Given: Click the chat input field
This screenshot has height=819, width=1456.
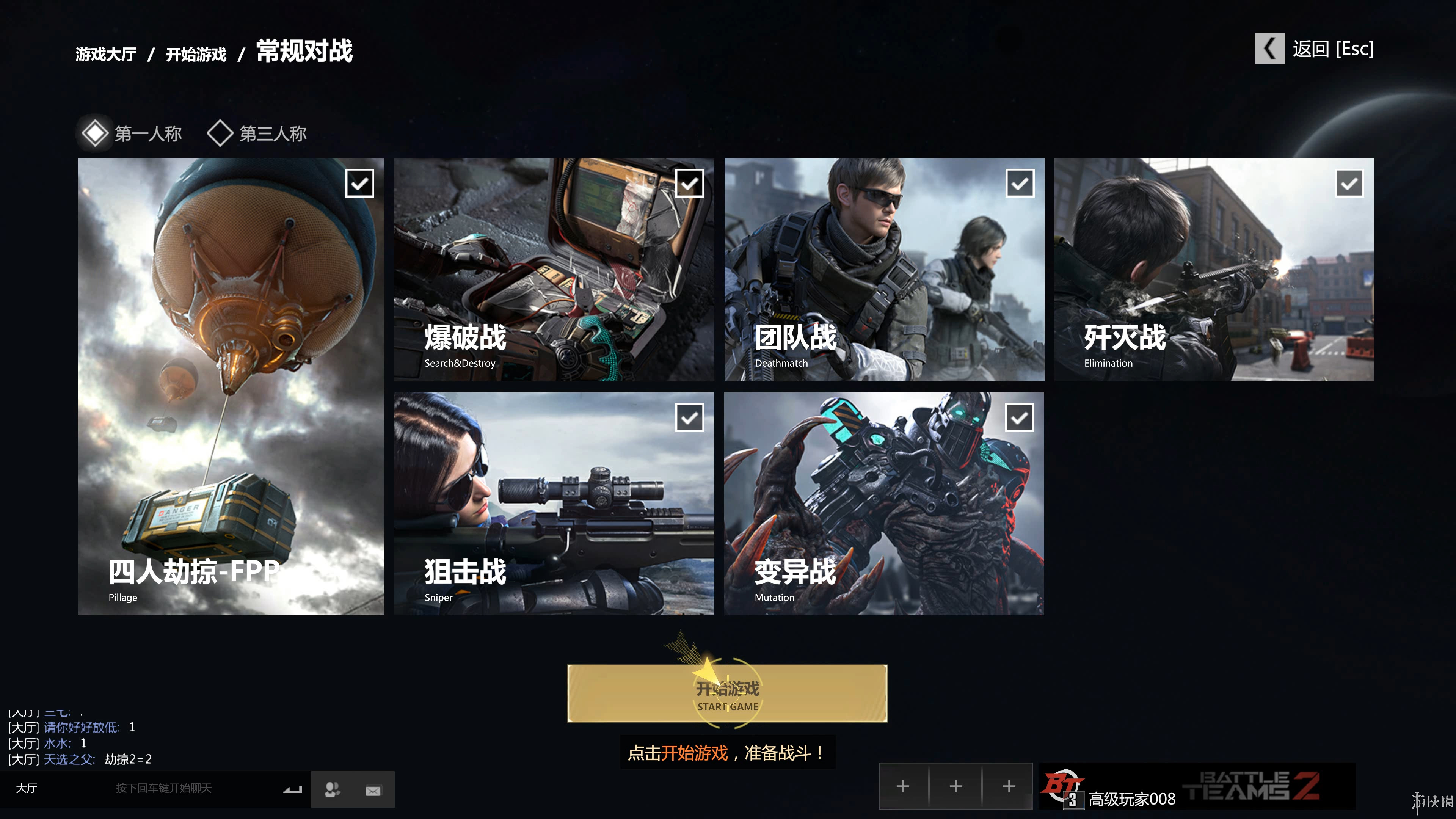Looking at the screenshot, I should coord(164,789).
